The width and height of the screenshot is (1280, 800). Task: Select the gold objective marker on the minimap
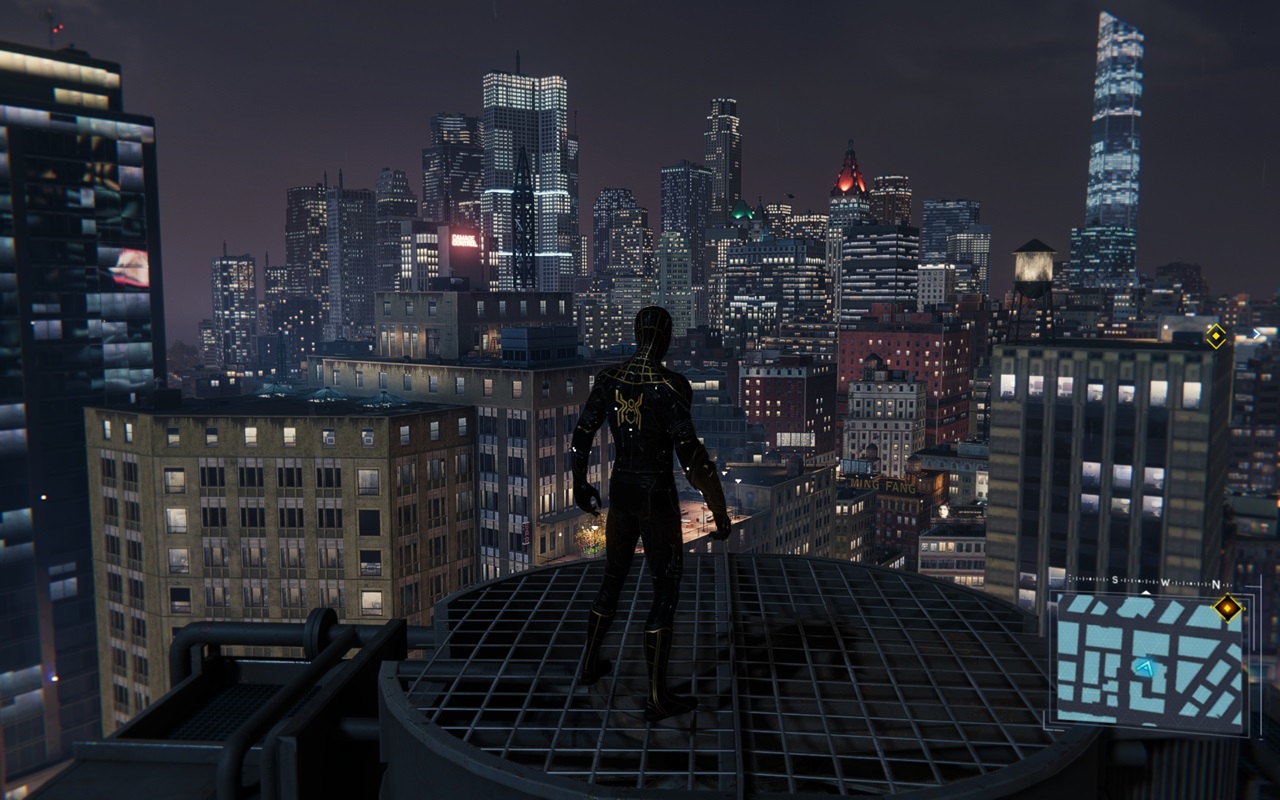coord(1227,608)
